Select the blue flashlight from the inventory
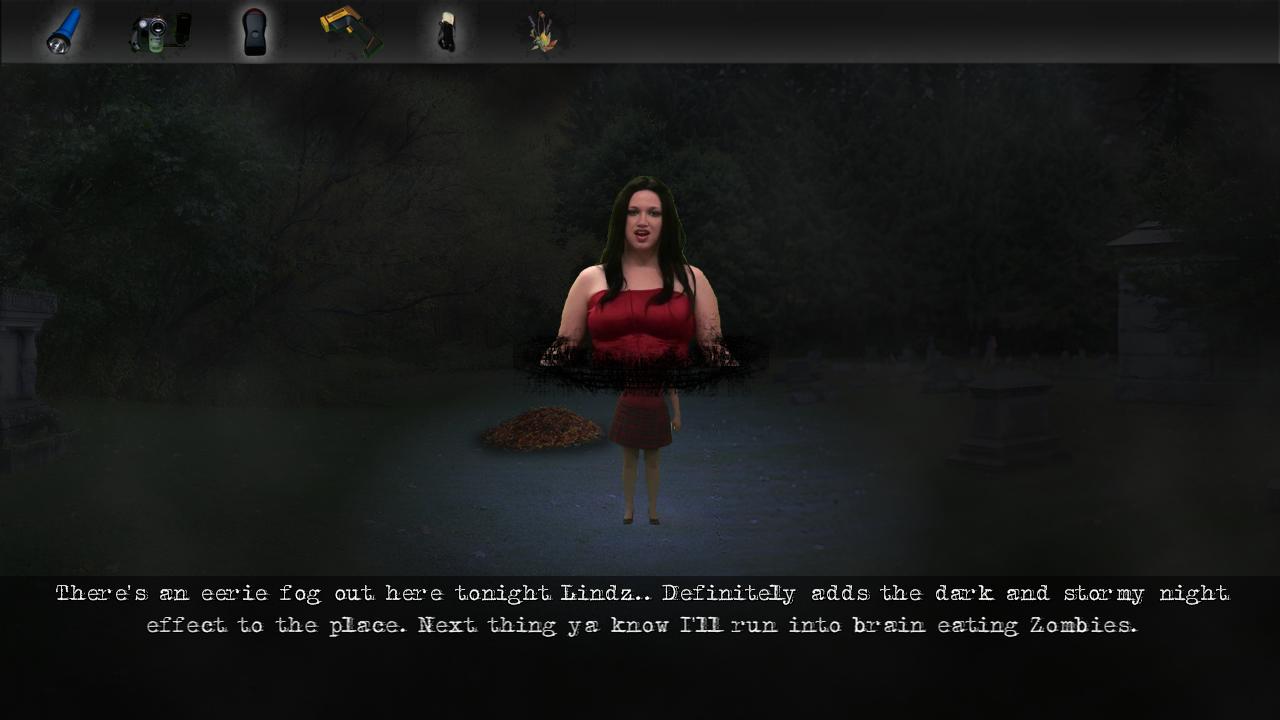The image size is (1280, 720). click(x=62, y=30)
